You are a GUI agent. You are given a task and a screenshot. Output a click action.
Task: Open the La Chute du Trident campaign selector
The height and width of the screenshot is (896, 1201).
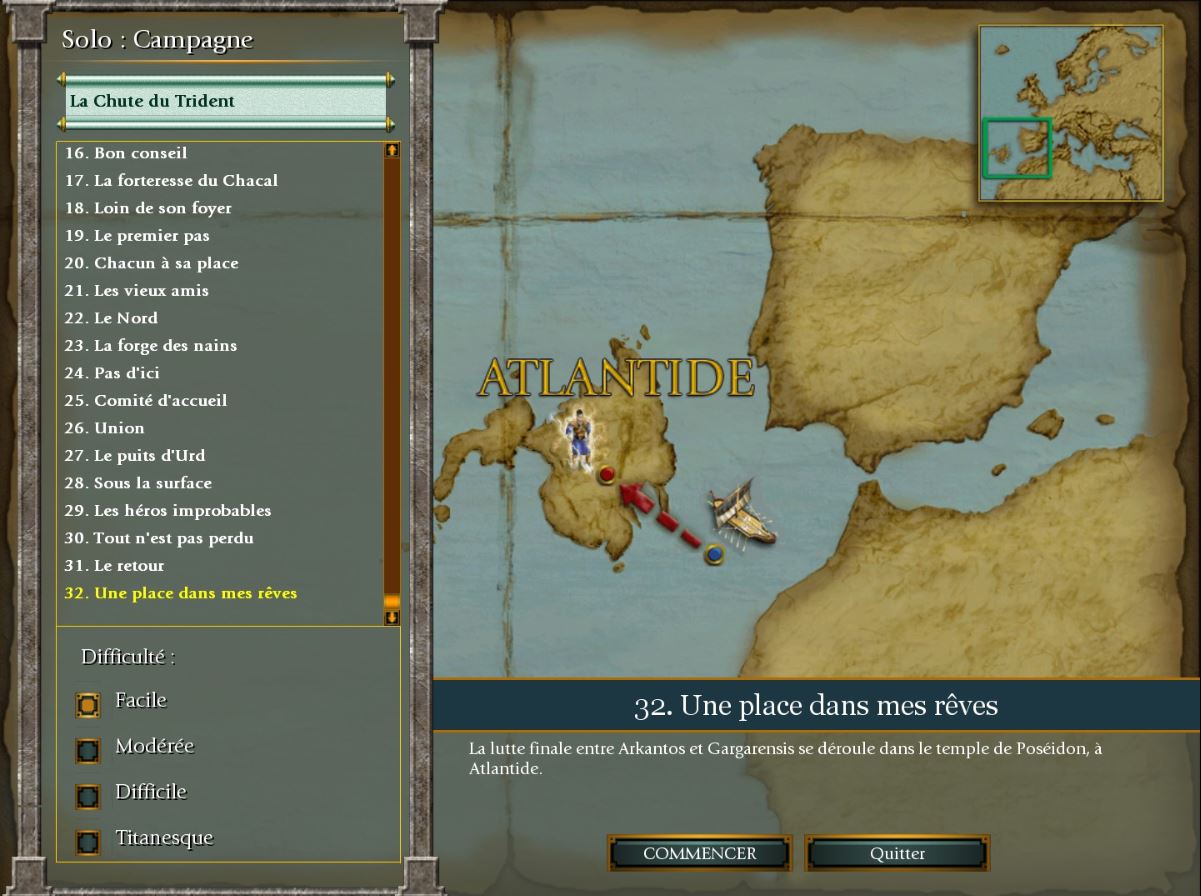click(226, 101)
